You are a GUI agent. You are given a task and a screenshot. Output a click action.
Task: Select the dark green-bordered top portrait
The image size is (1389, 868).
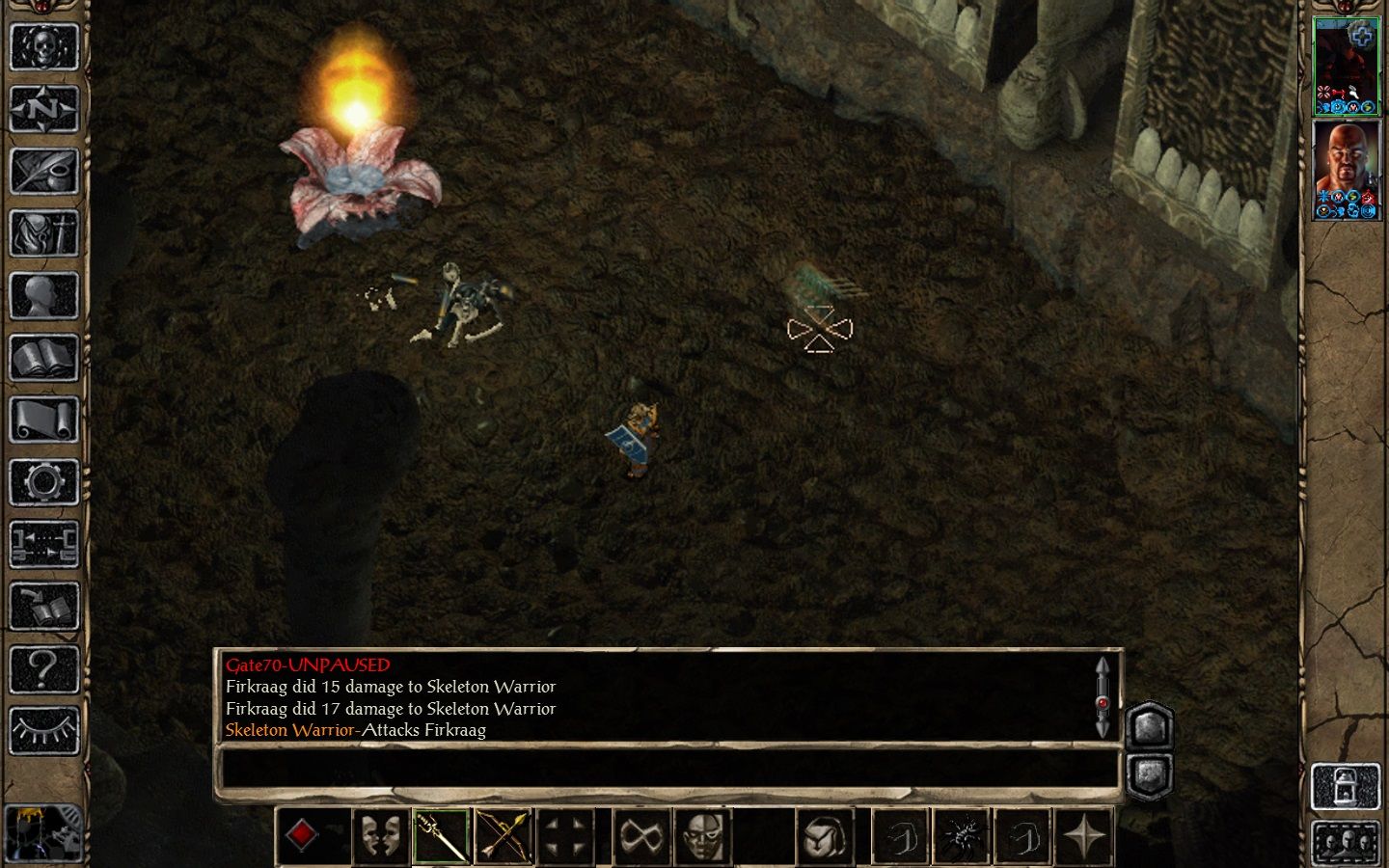(x=1347, y=65)
